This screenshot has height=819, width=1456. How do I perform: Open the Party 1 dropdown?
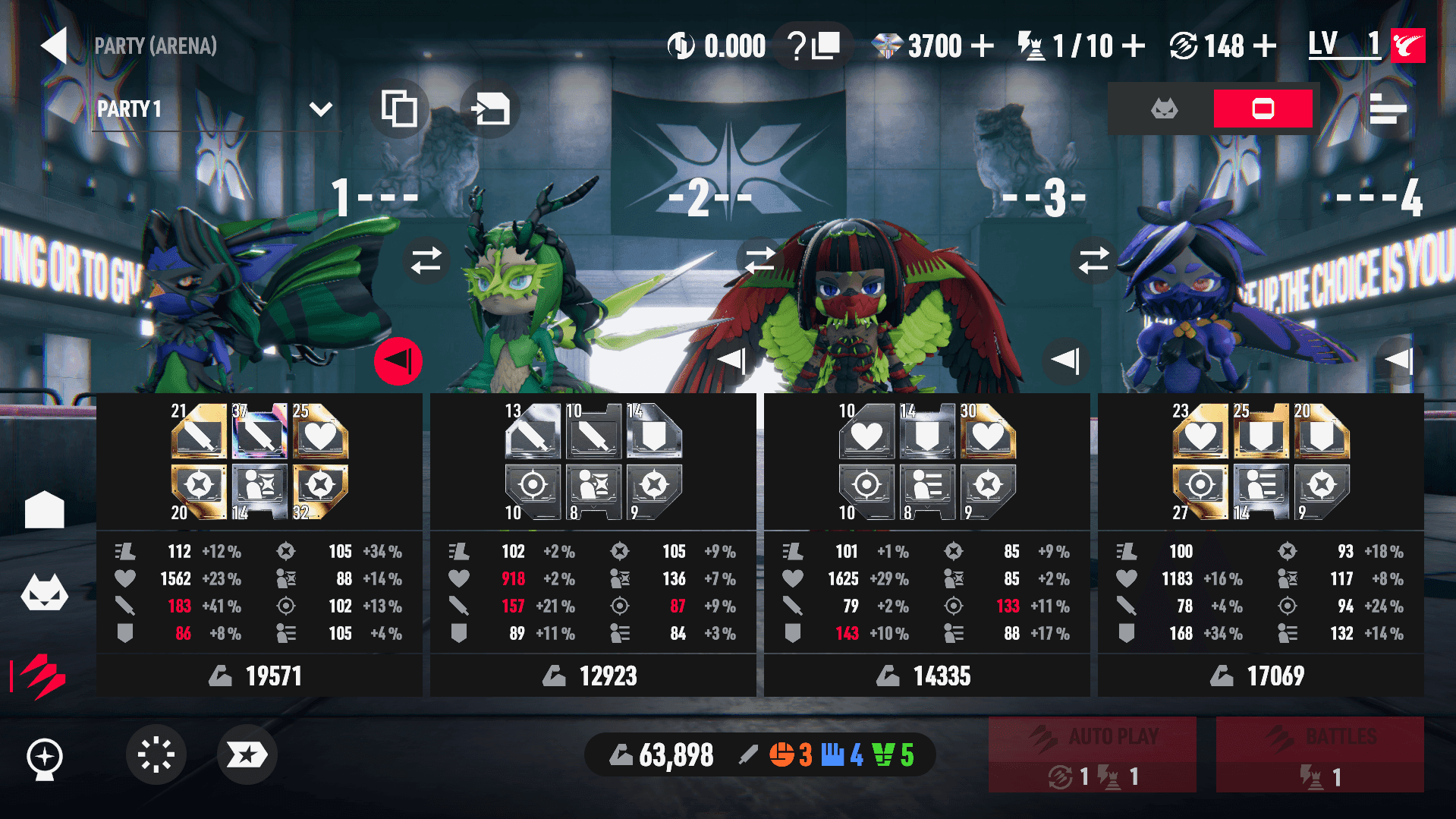coord(320,109)
